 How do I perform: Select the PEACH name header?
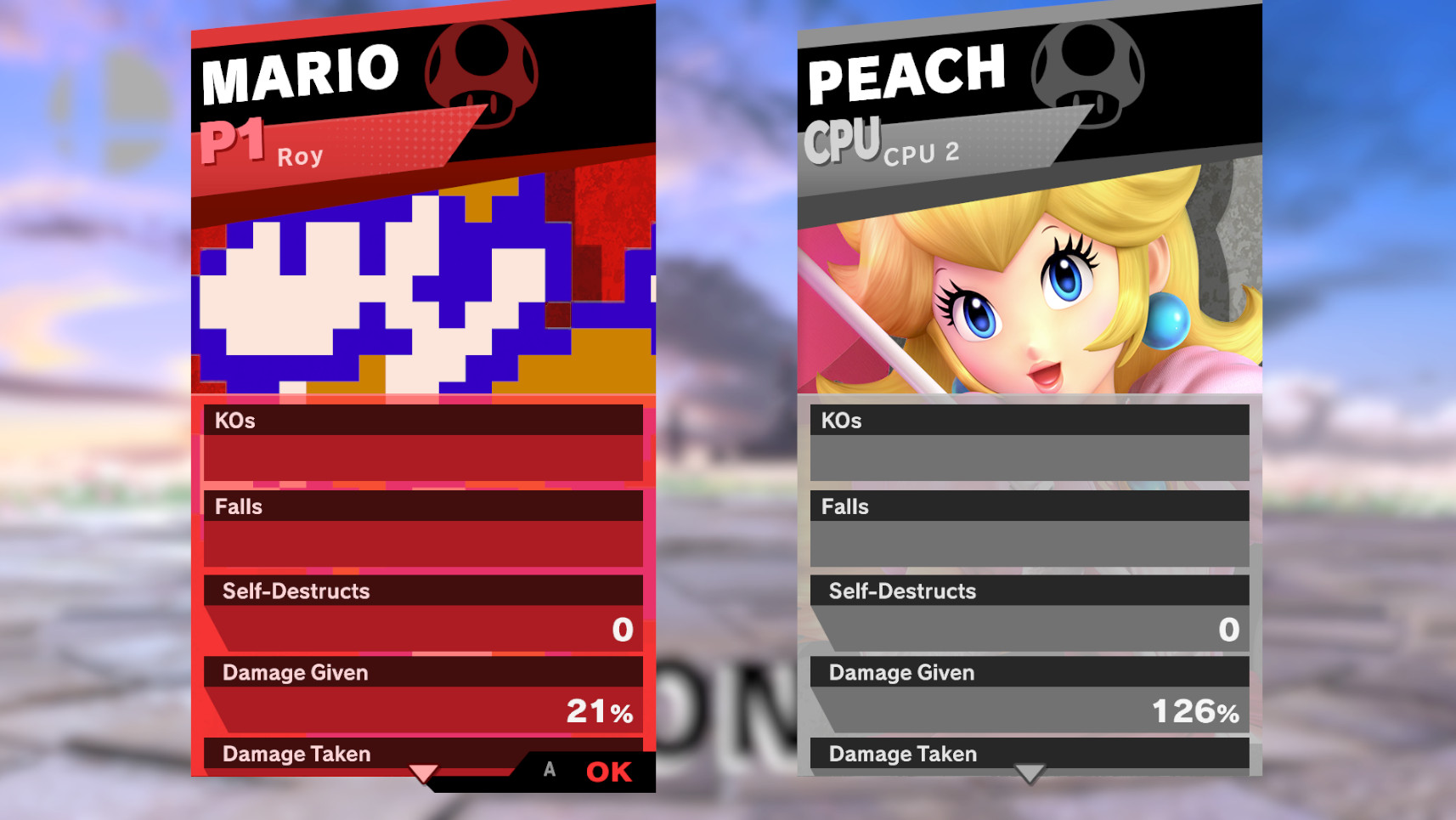coord(905,72)
